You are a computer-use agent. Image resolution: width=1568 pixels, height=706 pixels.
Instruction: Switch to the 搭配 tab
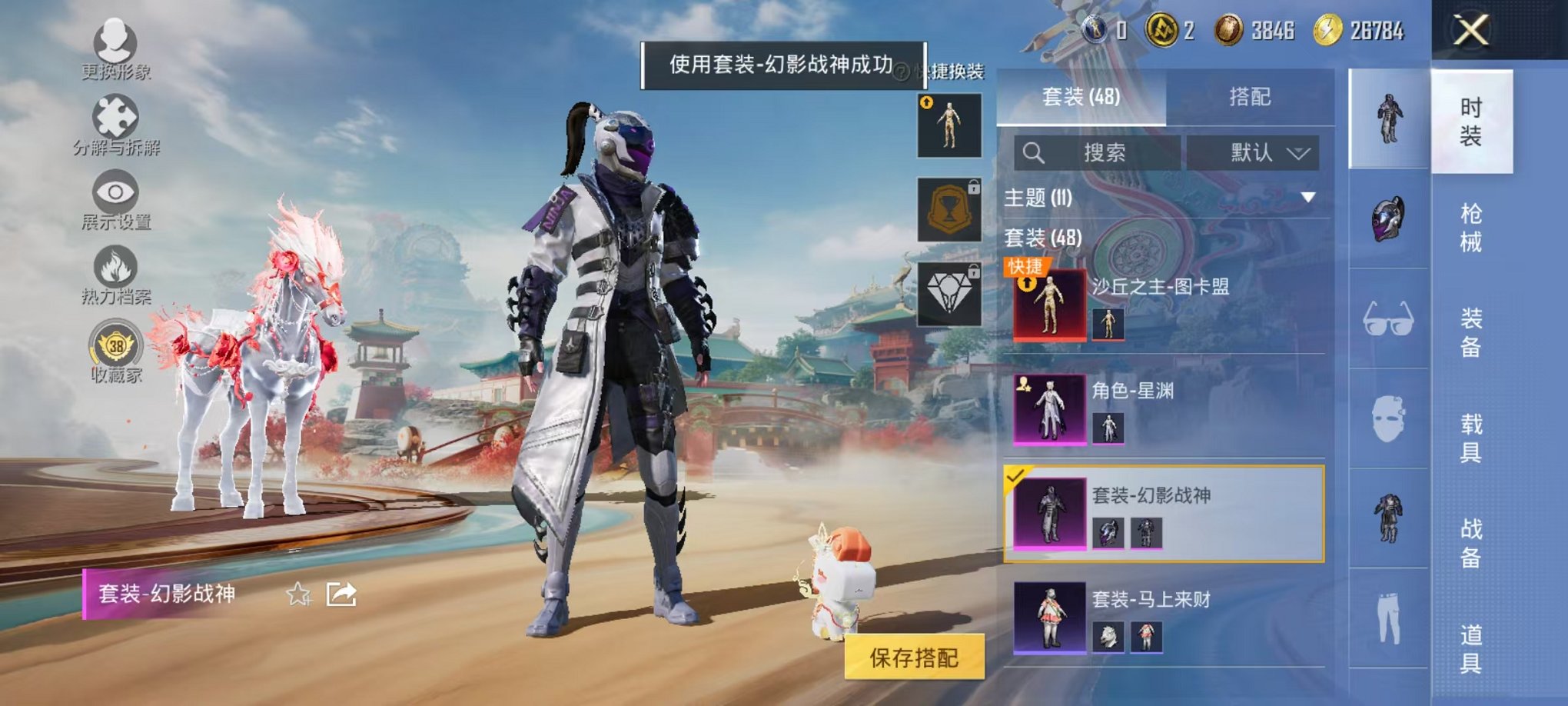(1251, 97)
